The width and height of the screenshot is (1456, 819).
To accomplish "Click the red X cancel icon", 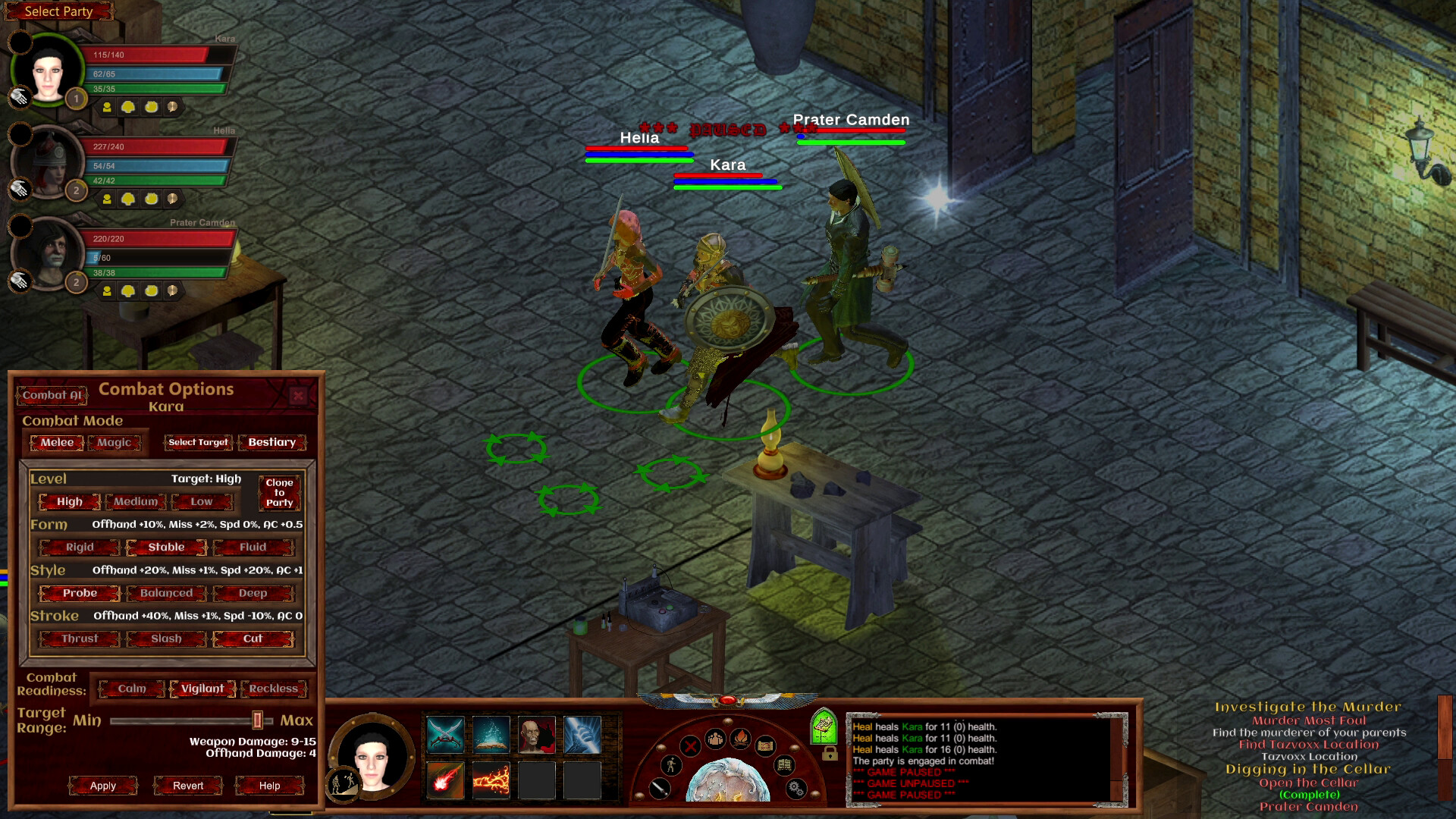I will tap(691, 745).
